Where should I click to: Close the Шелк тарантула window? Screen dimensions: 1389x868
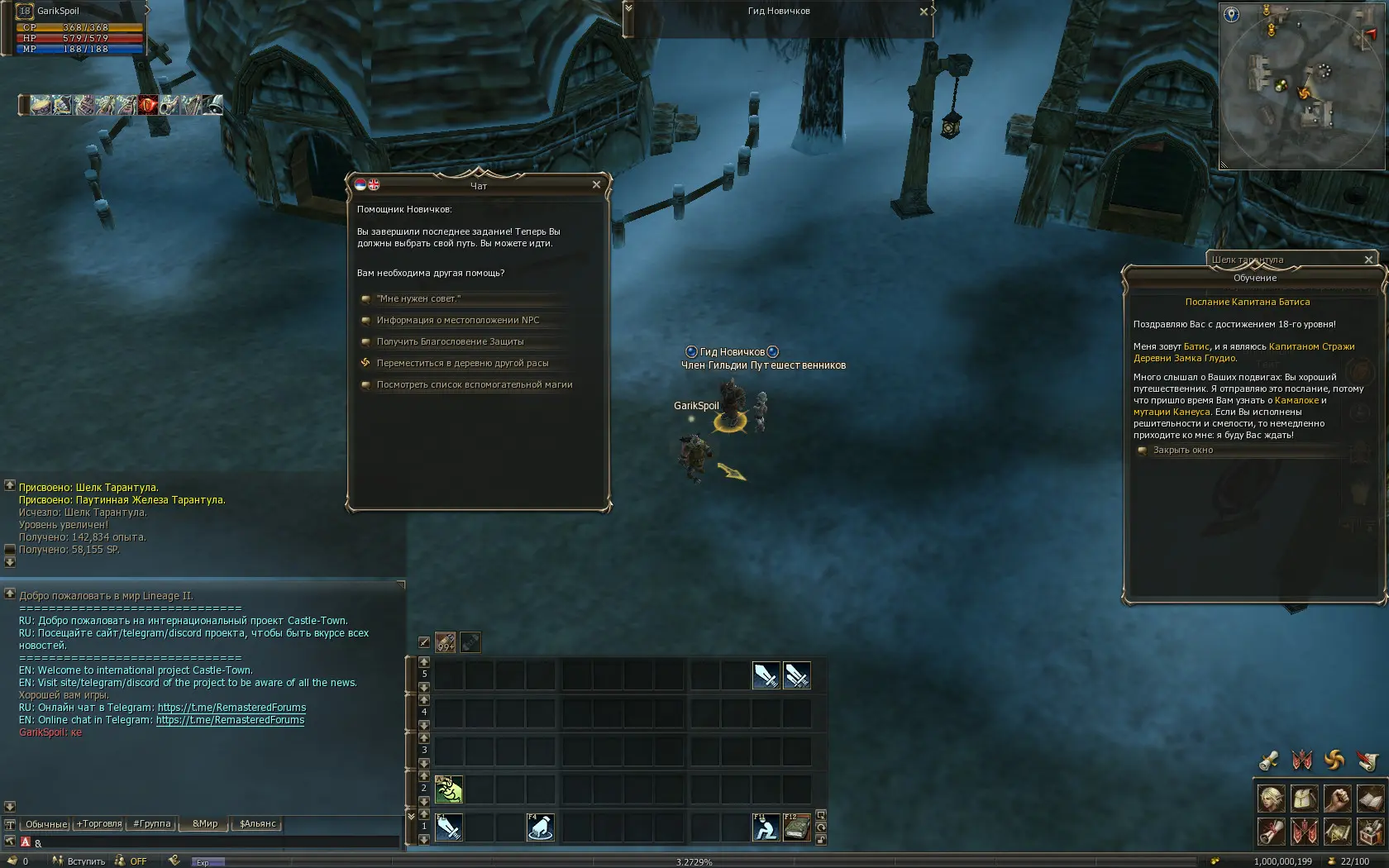coord(1368,260)
